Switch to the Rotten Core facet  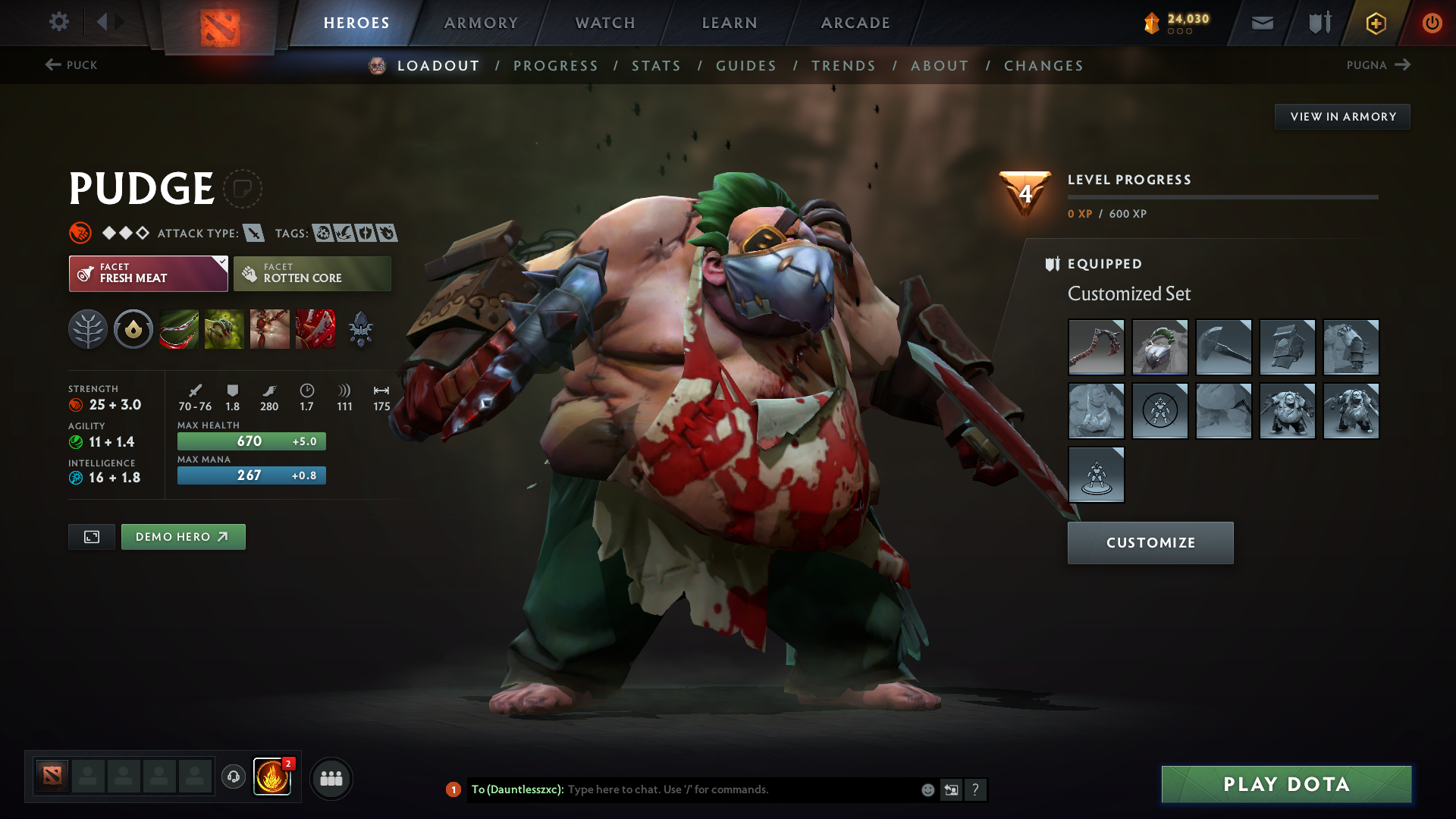click(x=312, y=273)
